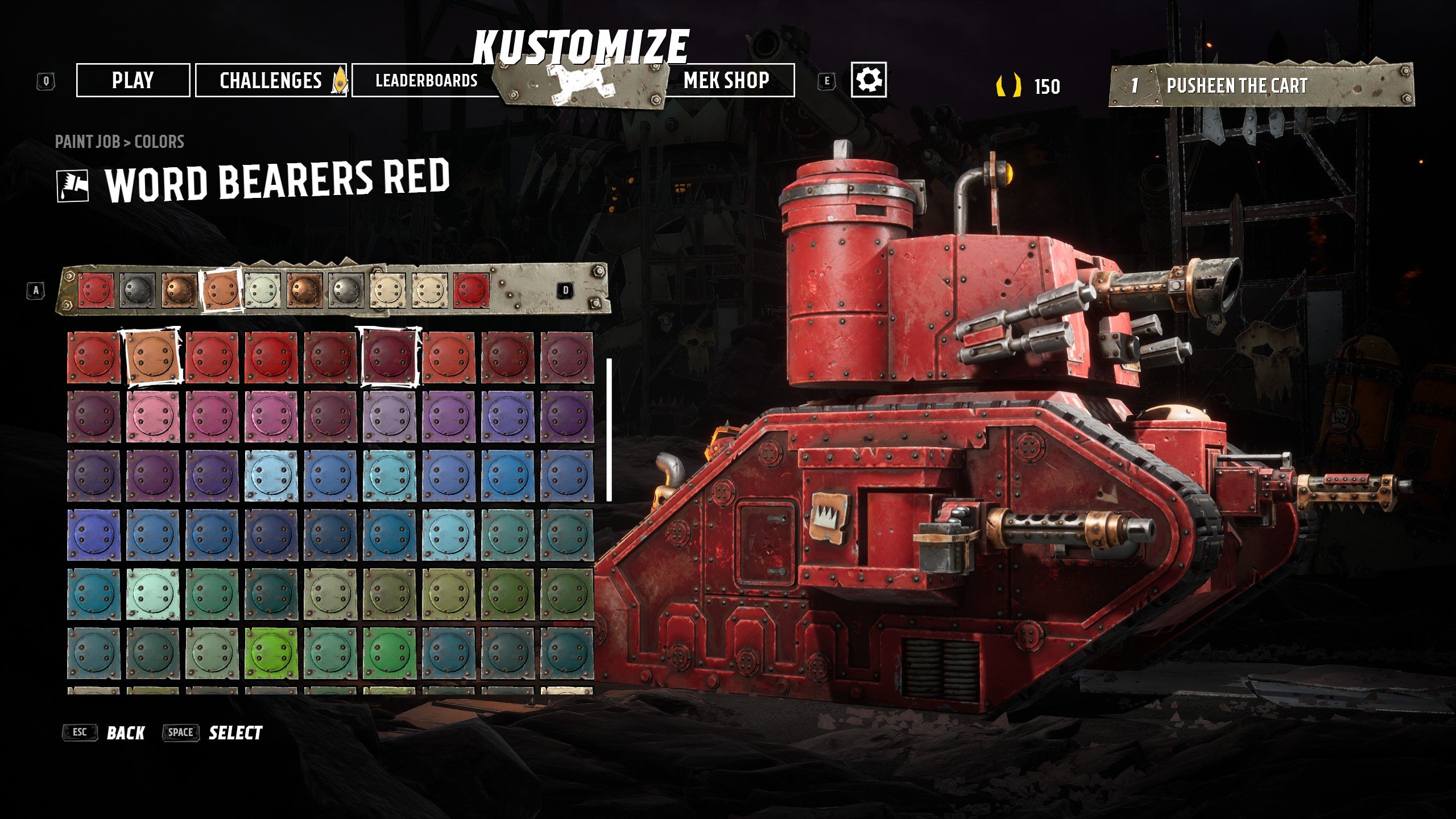Click the color grid's vertical scrollbar
1456x819 pixels.
(609, 429)
